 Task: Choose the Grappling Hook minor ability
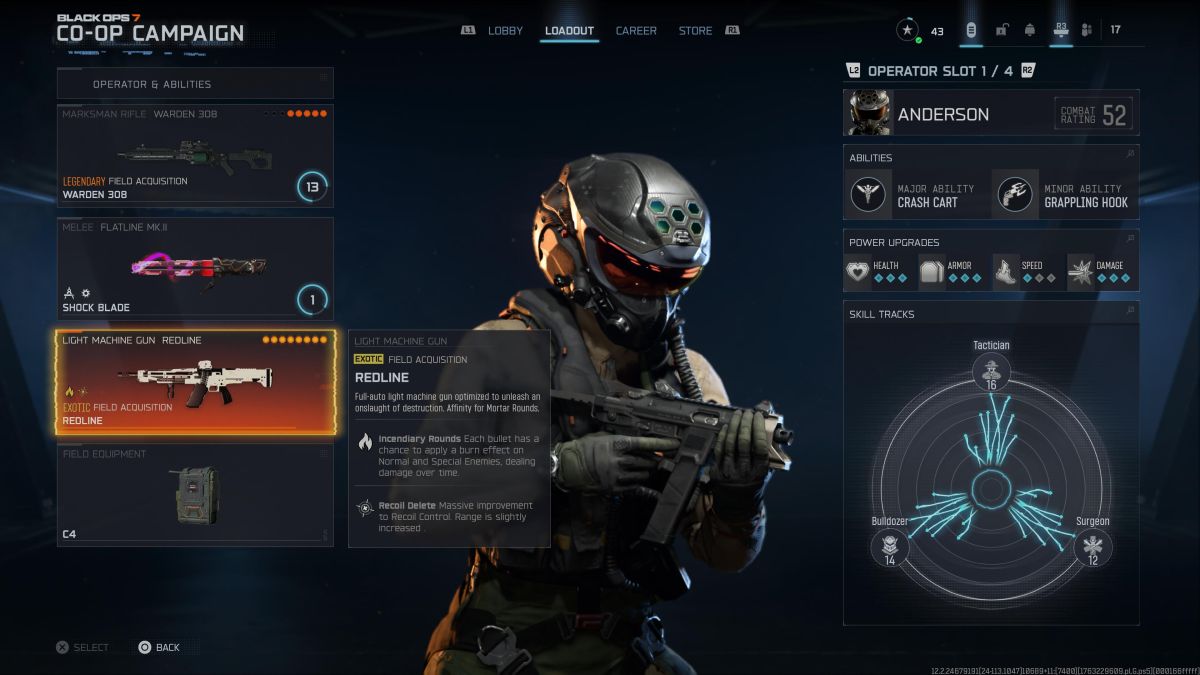click(x=1063, y=194)
